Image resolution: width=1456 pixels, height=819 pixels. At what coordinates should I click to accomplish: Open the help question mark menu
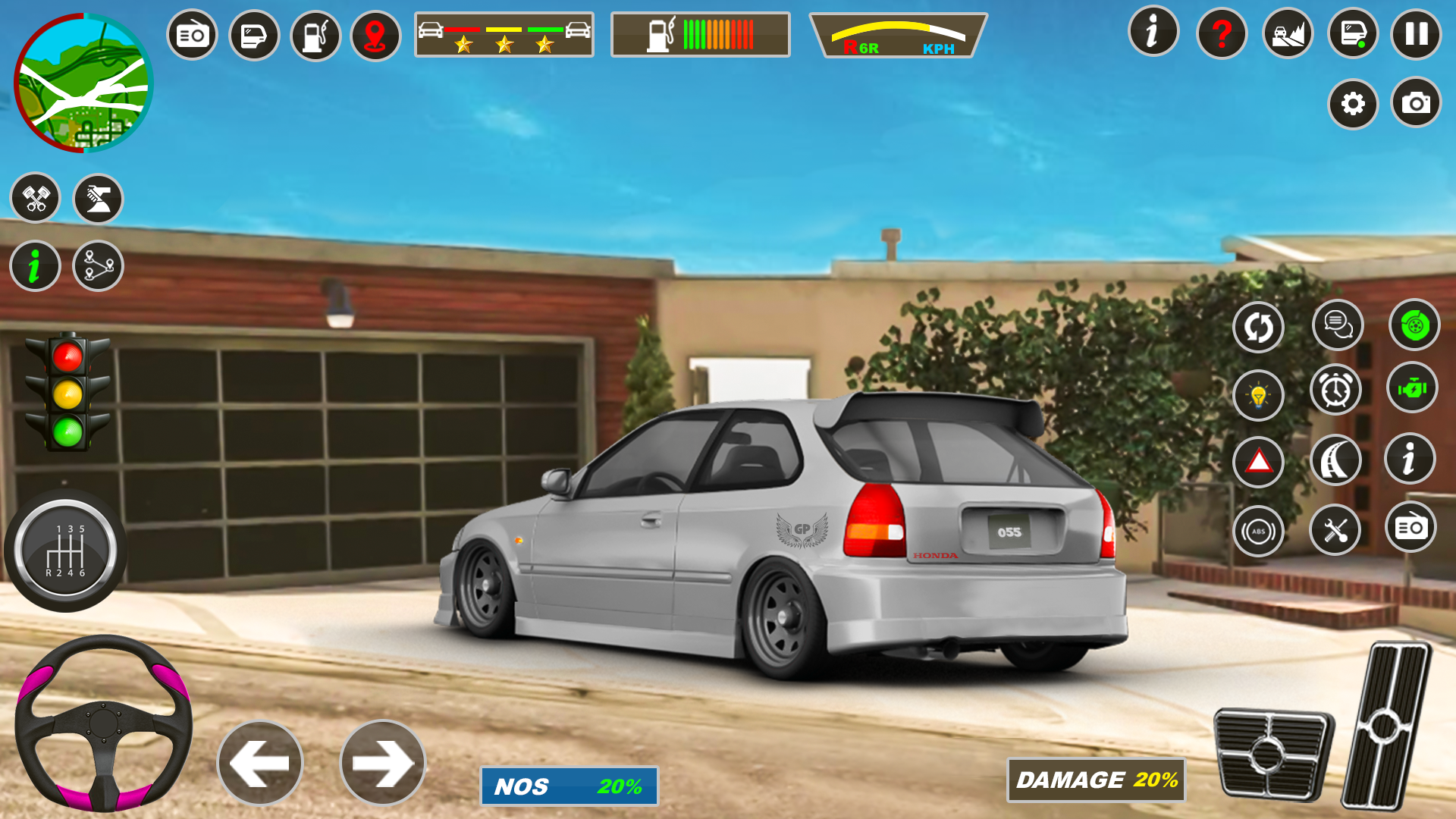pos(1222,34)
